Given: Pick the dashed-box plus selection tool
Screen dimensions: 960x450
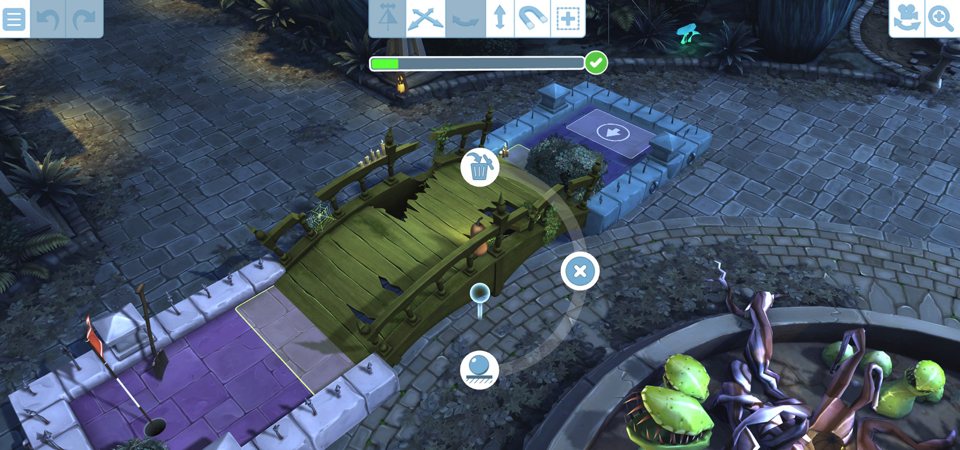Looking at the screenshot, I should point(568,19).
